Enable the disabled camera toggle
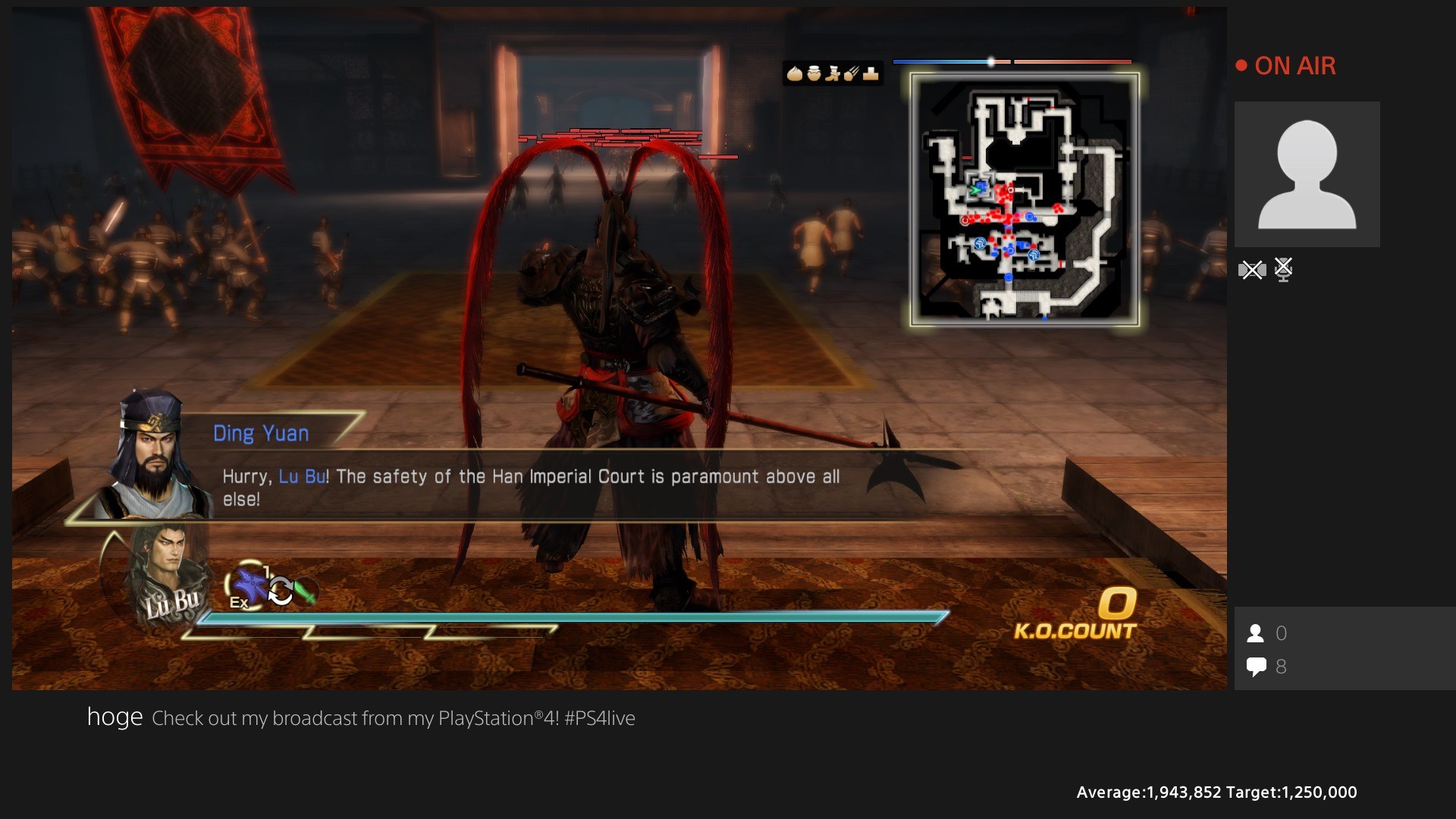Image resolution: width=1456 pixels, height=819 pixels. click(x=1253, y=270)
